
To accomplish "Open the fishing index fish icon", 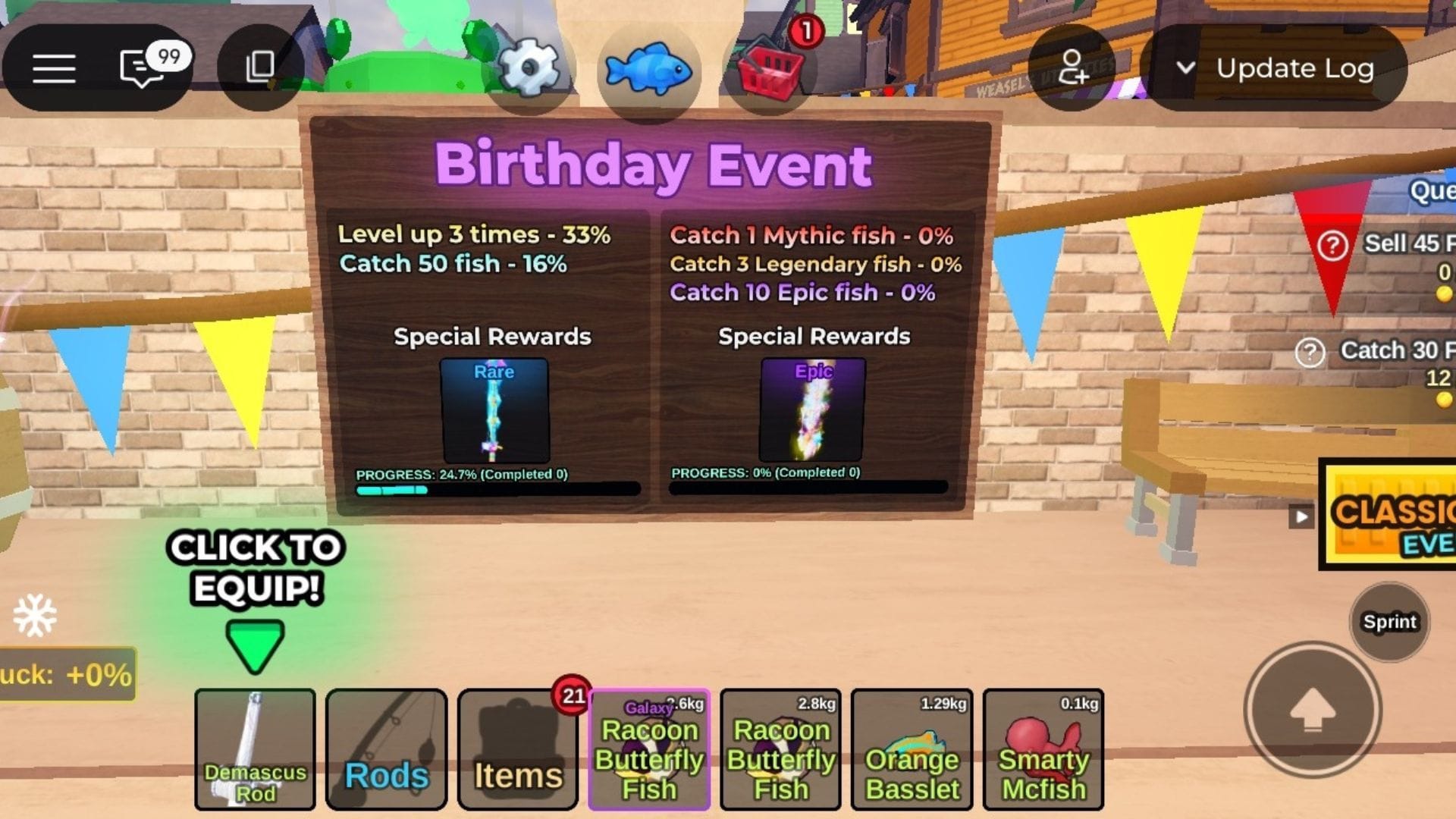I will coord(649,69).
